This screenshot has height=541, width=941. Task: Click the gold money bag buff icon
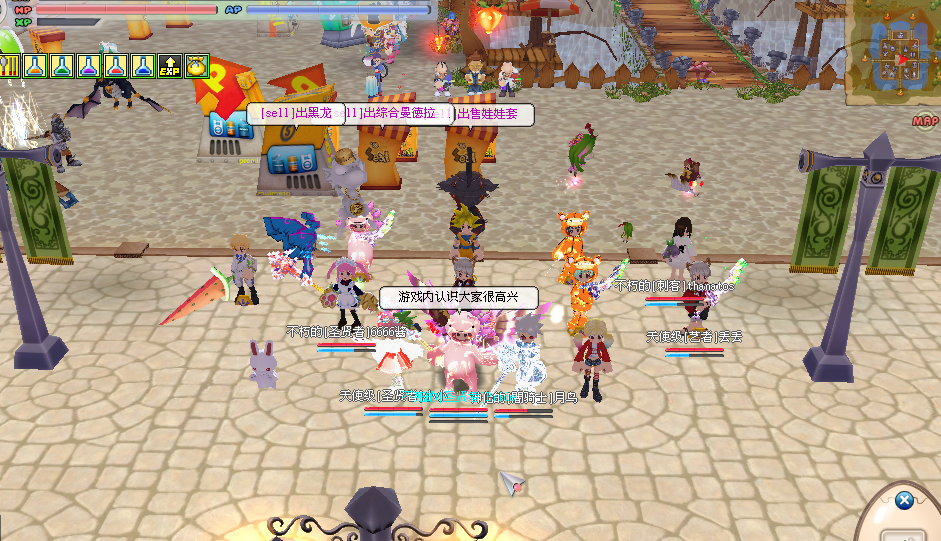point(196,66)
